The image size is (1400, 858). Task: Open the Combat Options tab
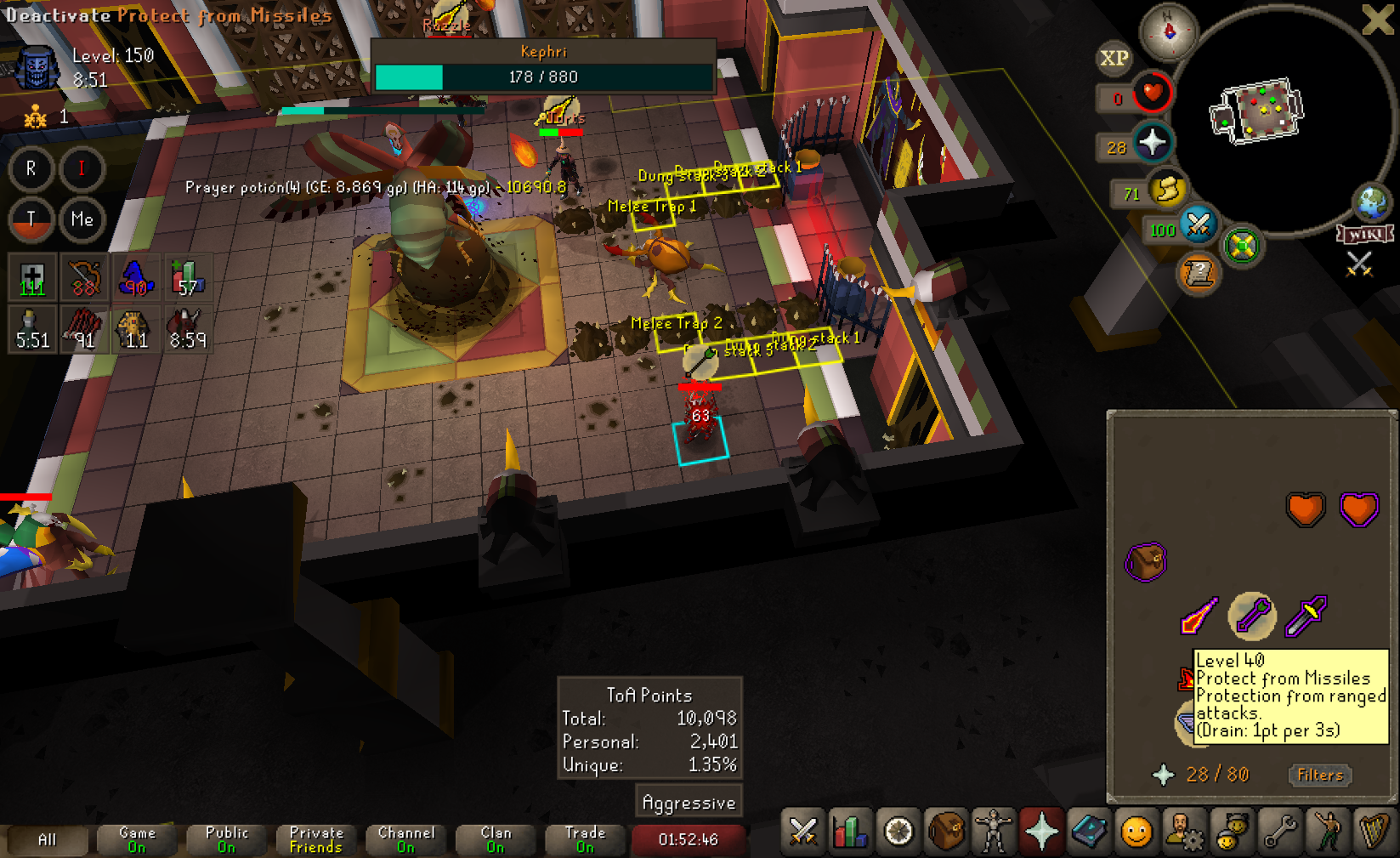tap(803, 832)
